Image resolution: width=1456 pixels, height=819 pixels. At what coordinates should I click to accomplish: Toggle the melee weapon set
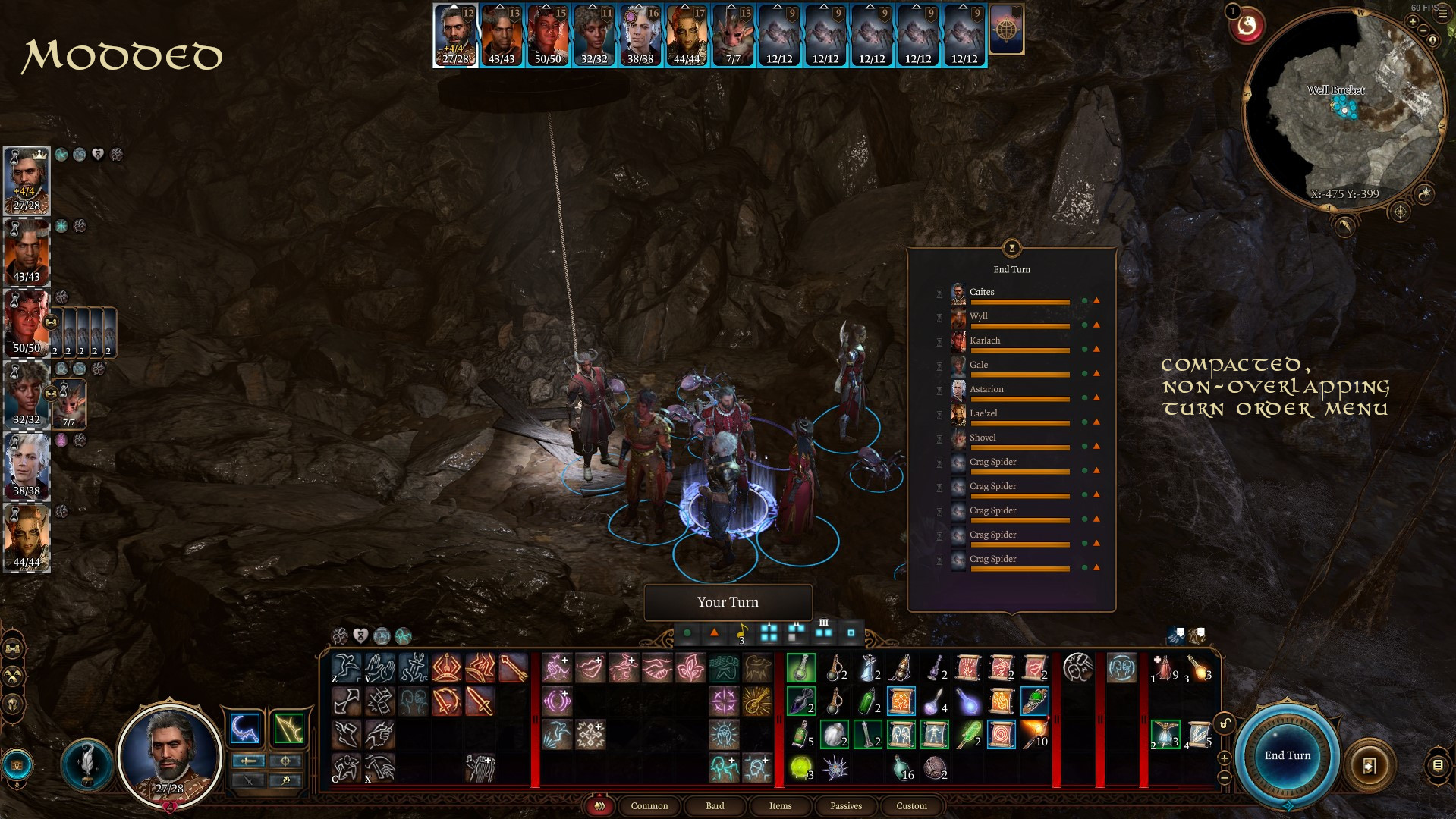tap(249, 761)
